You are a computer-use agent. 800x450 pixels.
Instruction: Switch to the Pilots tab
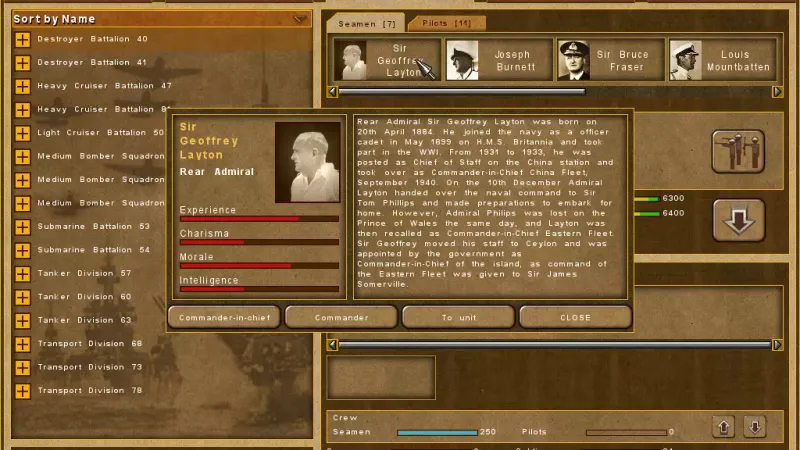[447, 22]
